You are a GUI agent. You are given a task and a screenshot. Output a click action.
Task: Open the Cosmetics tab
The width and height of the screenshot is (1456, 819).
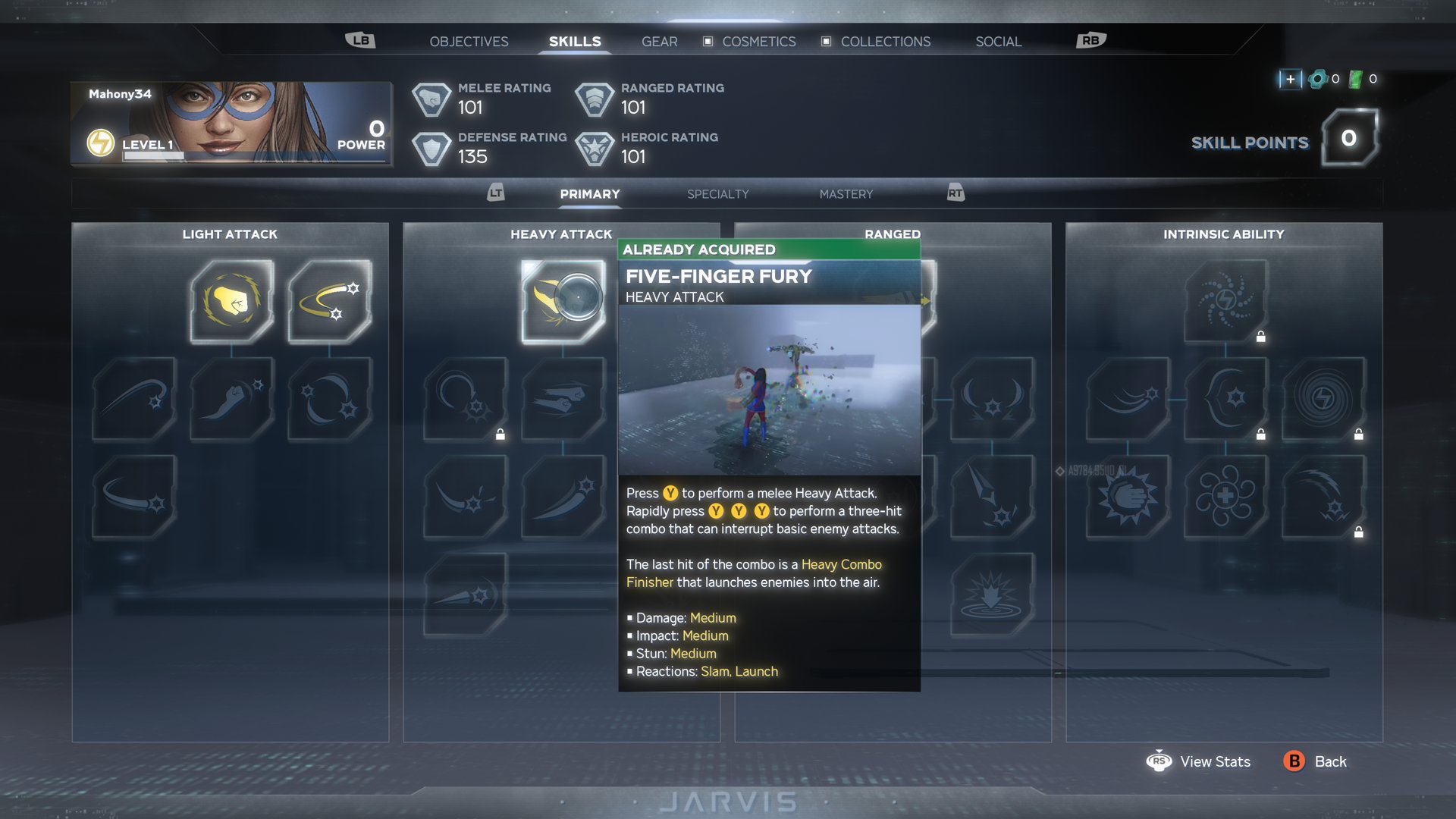tap(758, 42)
